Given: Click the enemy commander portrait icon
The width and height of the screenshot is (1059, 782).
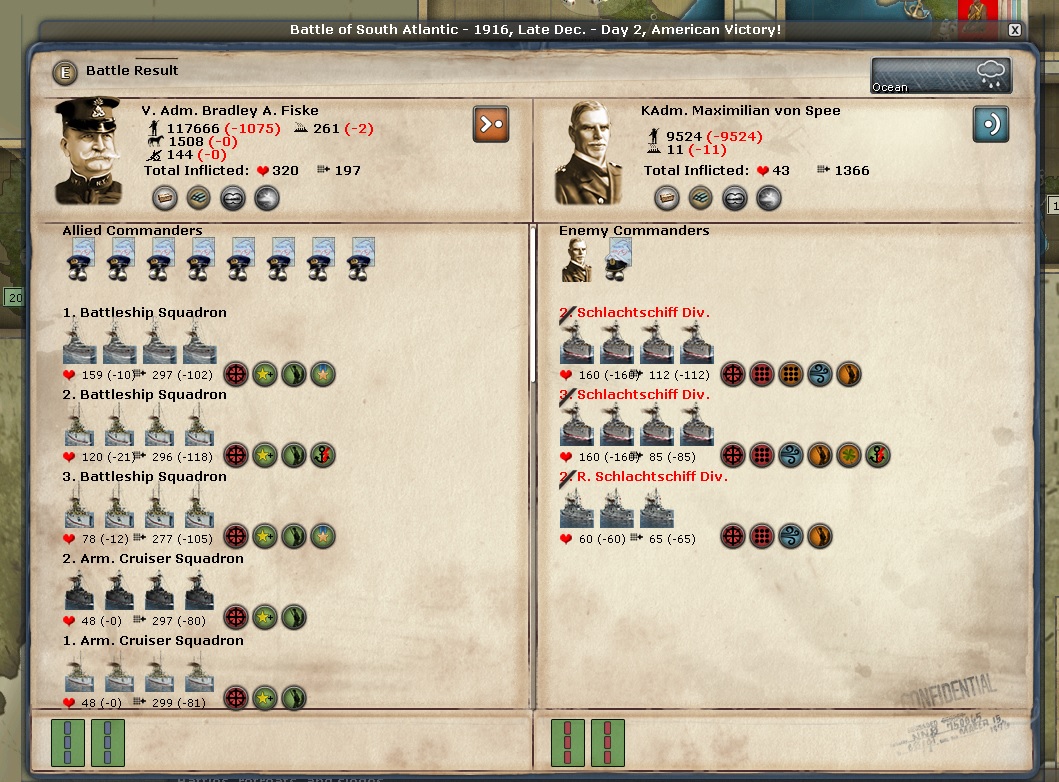Looking at the screenshot, I should 577,261.
